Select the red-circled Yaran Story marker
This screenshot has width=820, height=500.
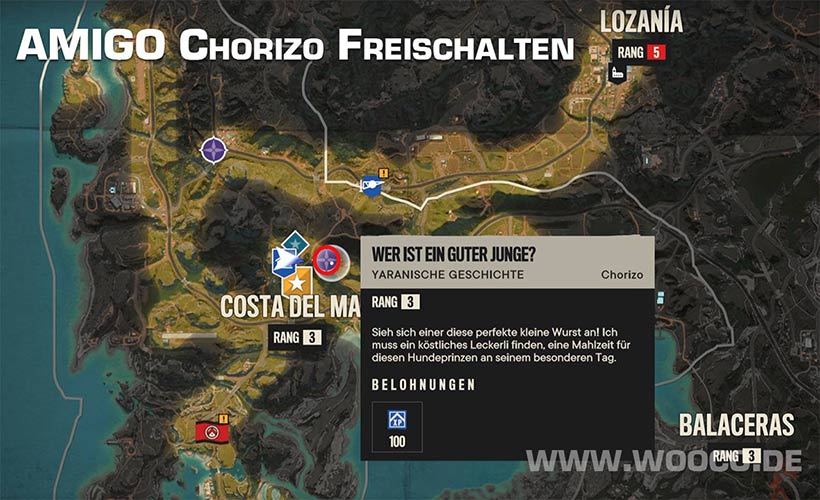327,261
